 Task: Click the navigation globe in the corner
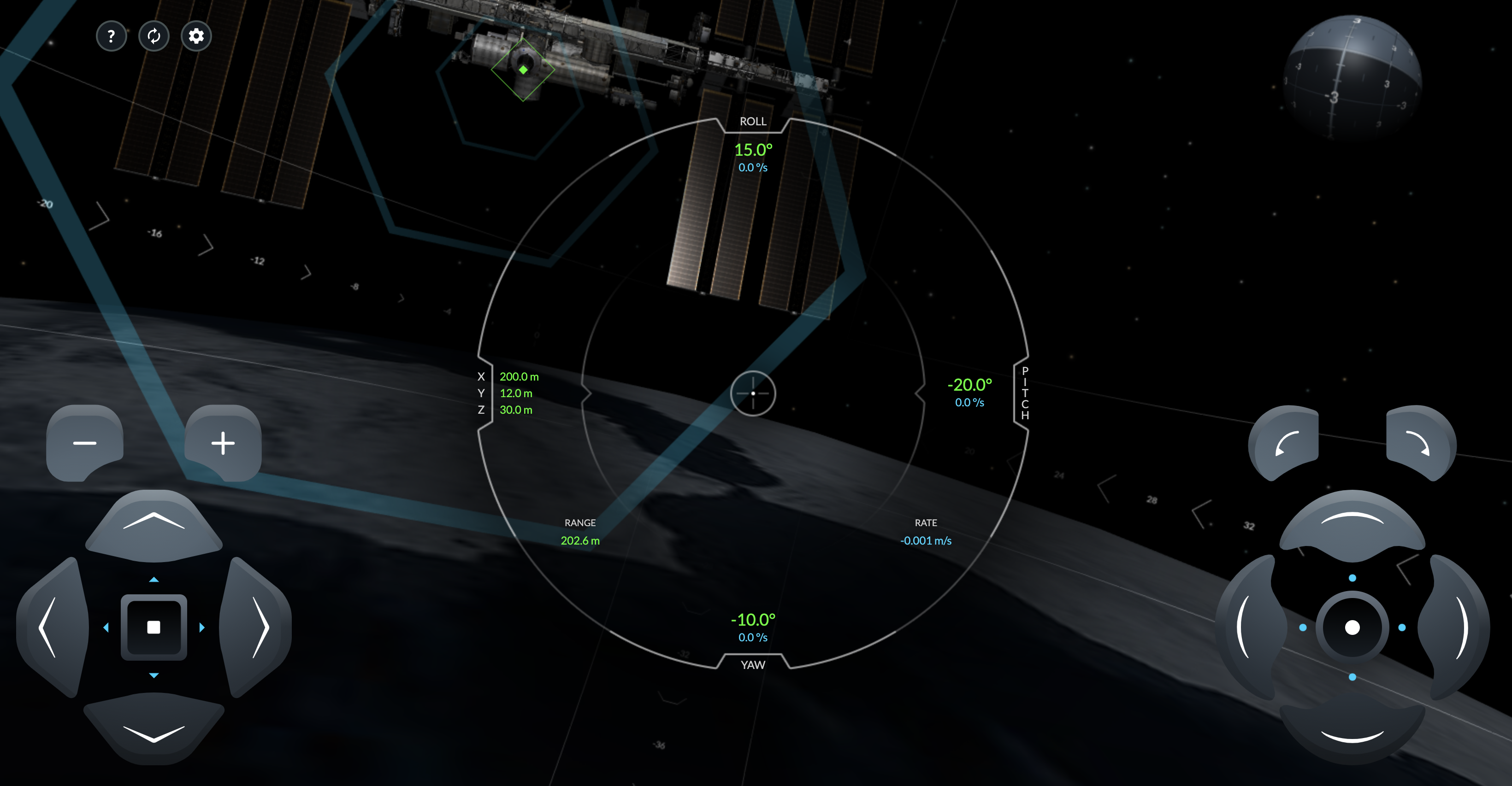[x=1353, y=77]
